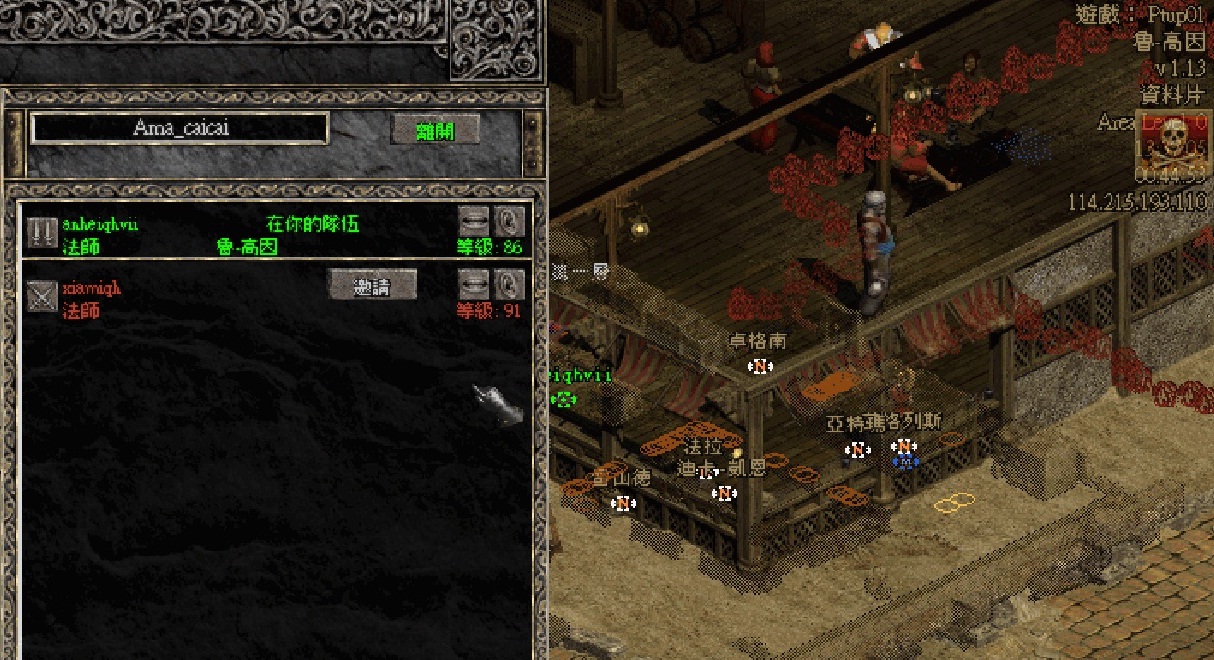1214x660 pixels.
Task: Click the green 離開 leave party button
Action: click(435, 130)
